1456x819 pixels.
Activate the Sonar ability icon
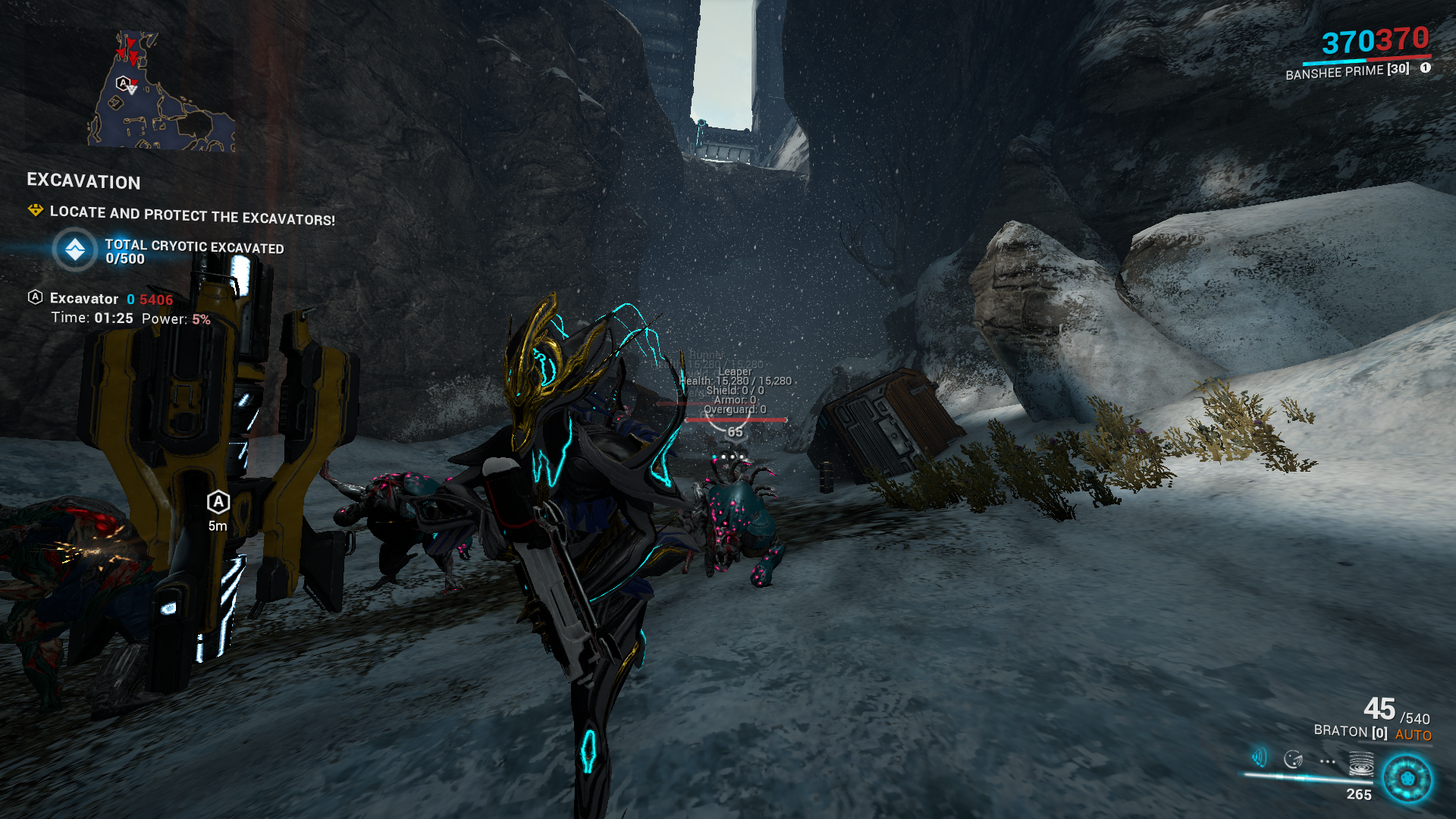point(1293,759)
